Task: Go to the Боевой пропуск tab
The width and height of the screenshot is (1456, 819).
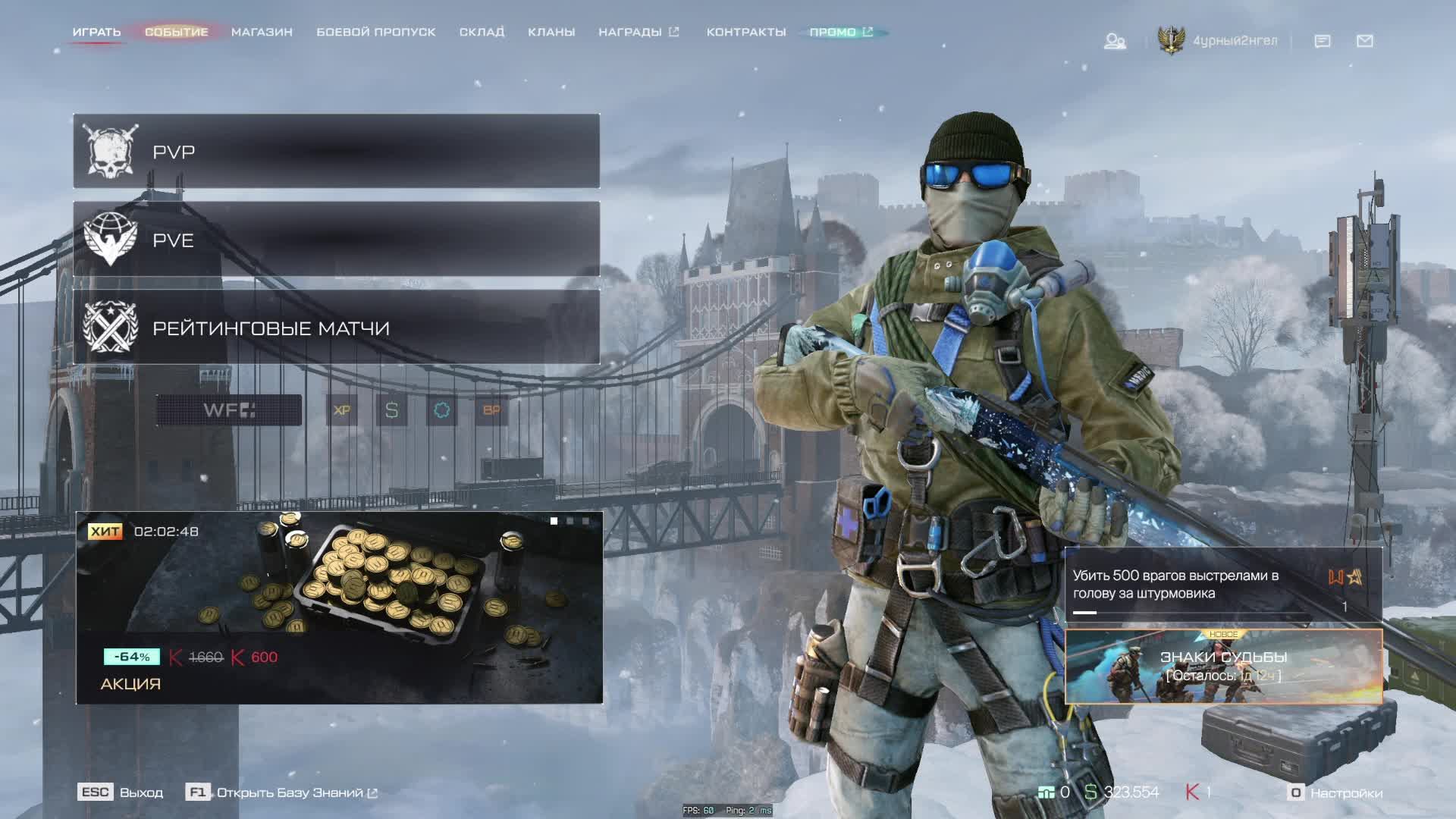Action: pos(375,32)
